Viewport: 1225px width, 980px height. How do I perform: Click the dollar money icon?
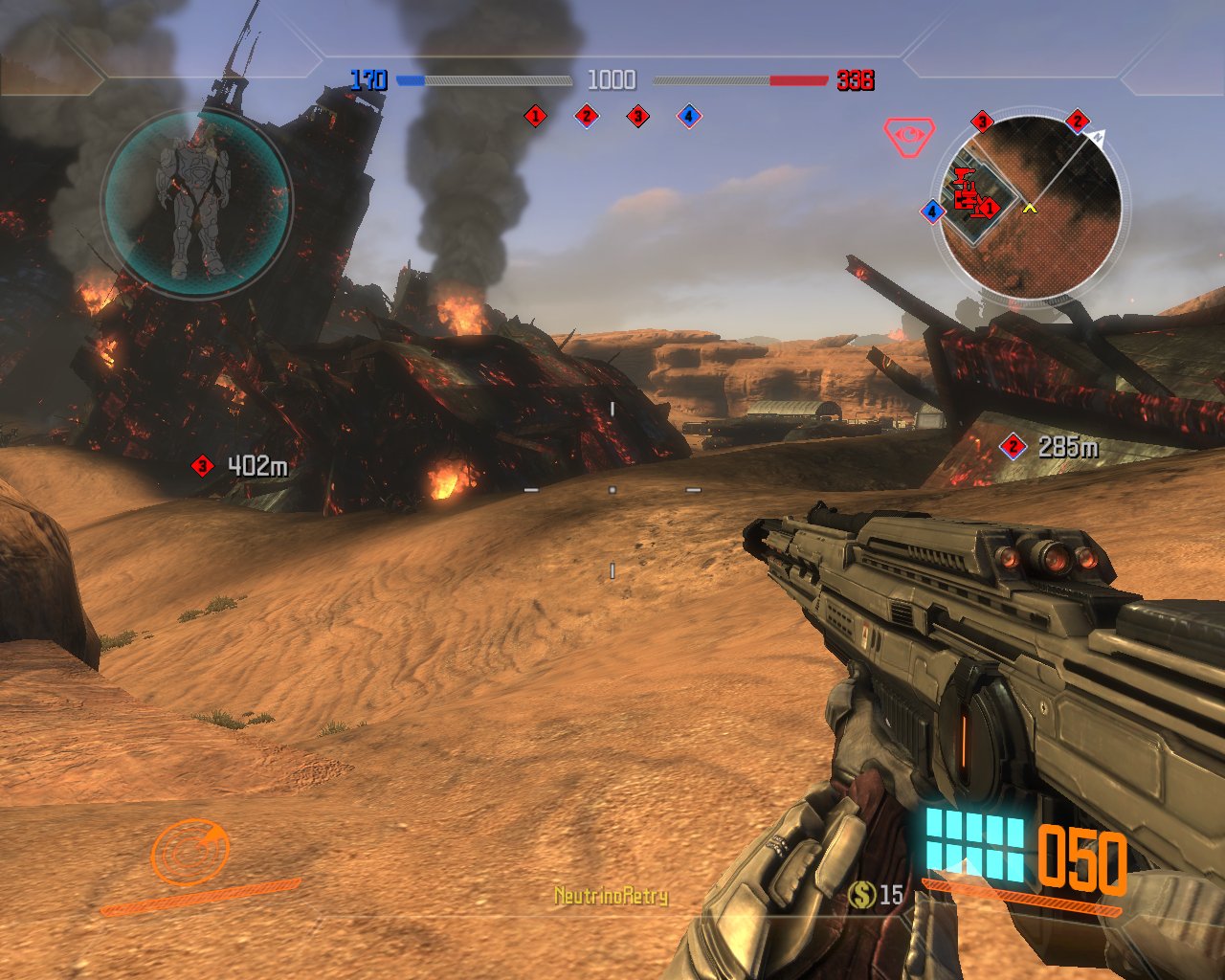pyautogui.click(x=862, y=895)
